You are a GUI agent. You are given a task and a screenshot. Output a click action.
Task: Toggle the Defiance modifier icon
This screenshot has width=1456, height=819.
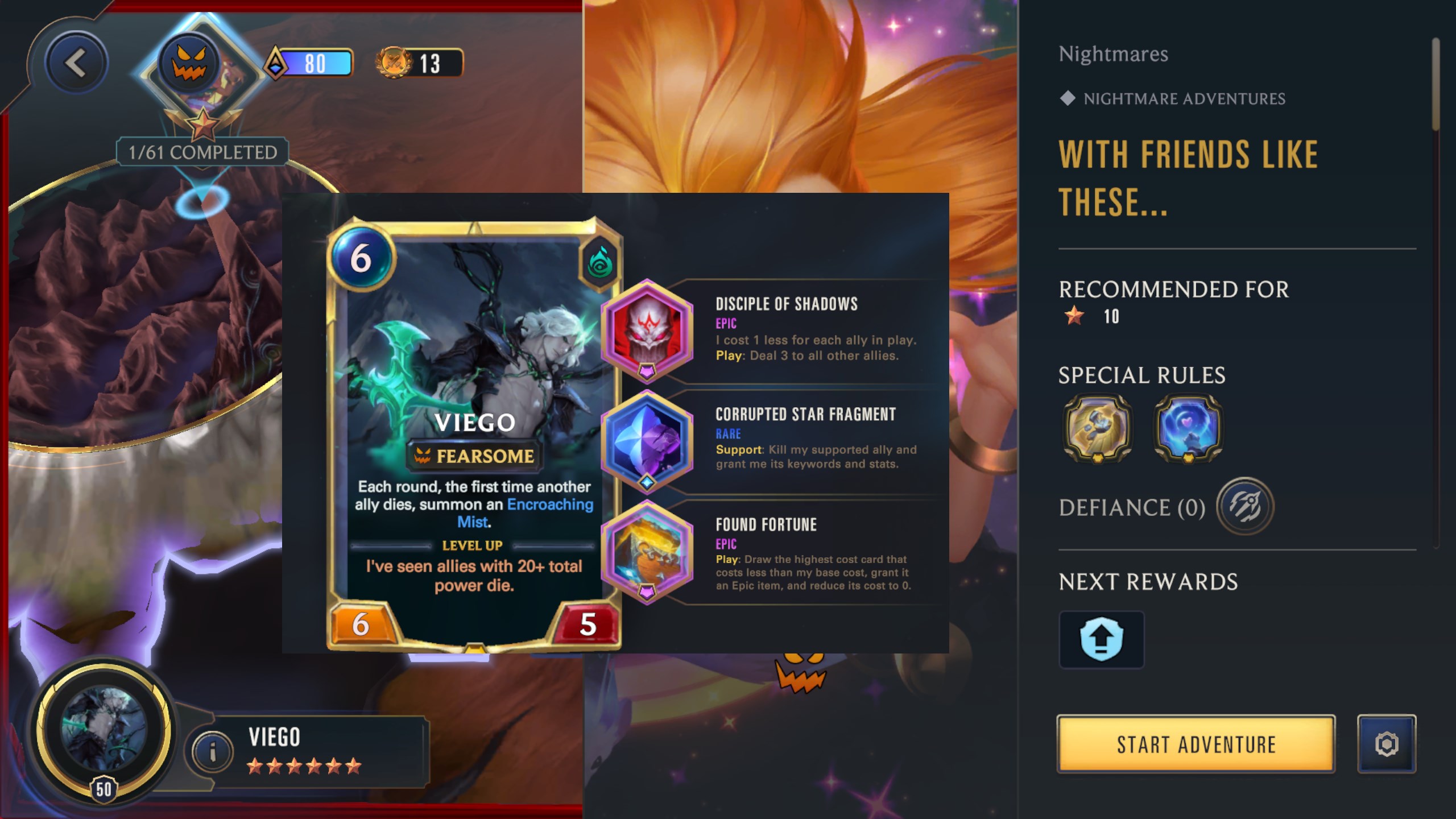tap(1244, 506)
